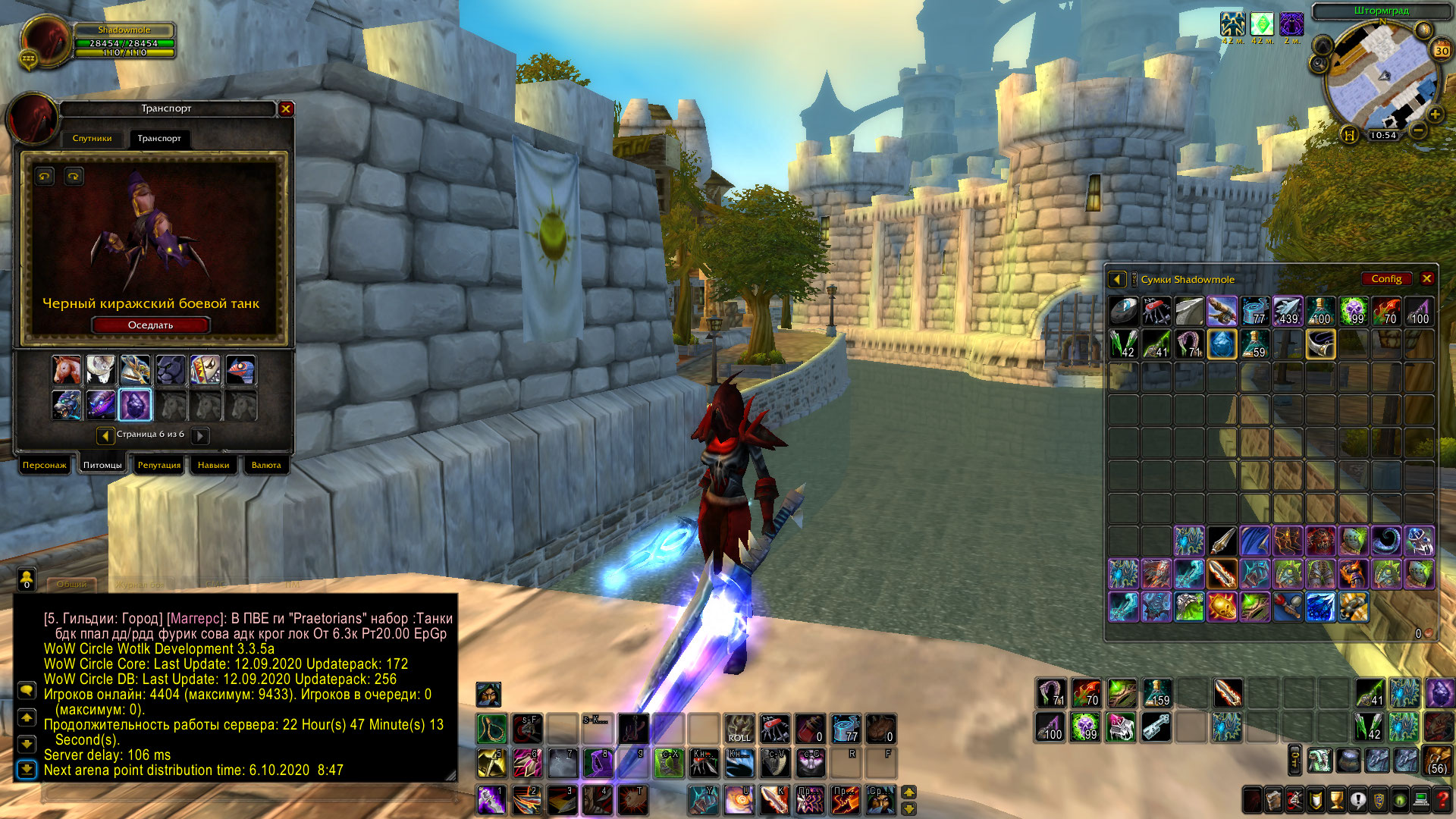Open the bag Config button
The image size is (1456, 819).
(x=1386, y=279)
